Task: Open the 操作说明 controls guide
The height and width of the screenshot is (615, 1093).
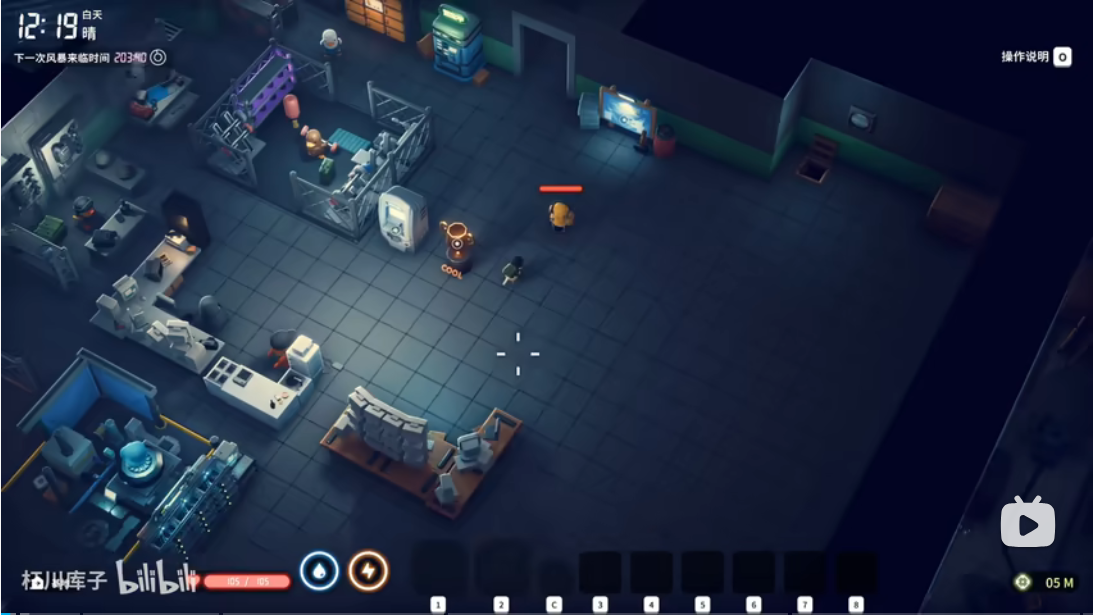Action: tap(1036, 57)
